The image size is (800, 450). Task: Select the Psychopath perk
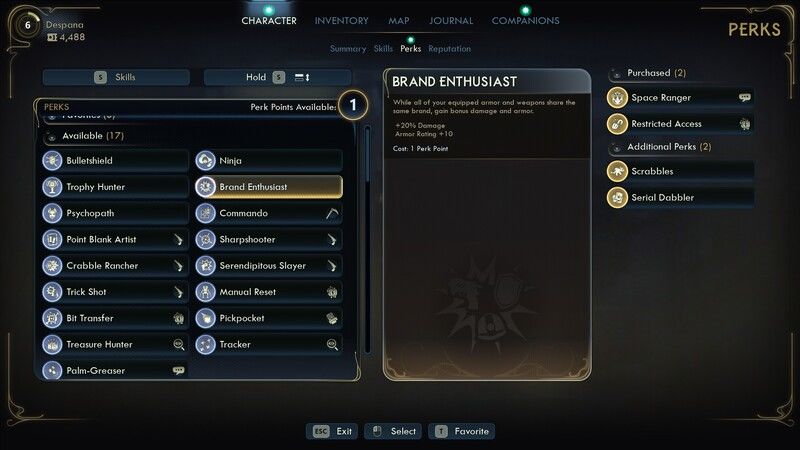coord(115,213)
